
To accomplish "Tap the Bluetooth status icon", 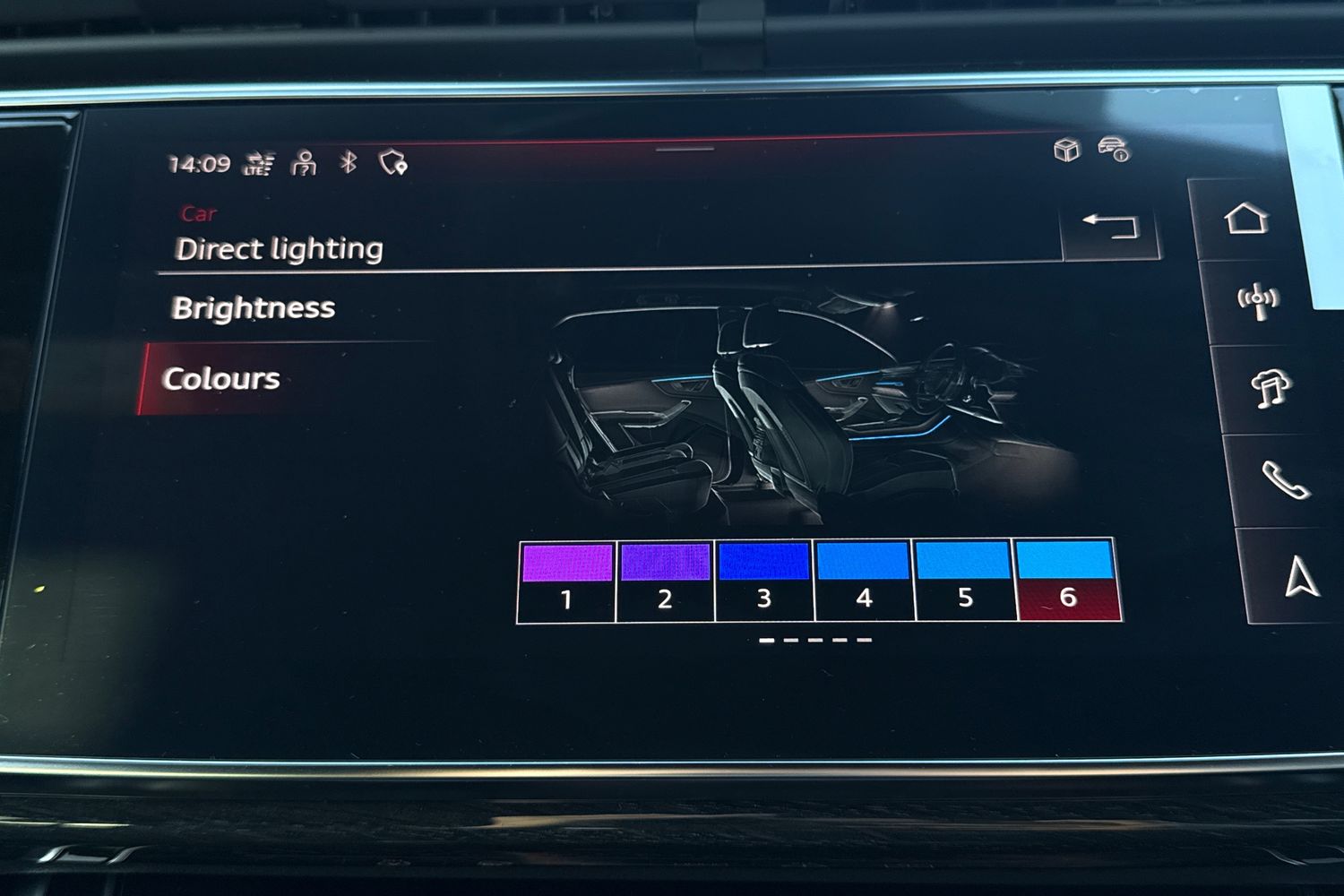I will (349, 162).
